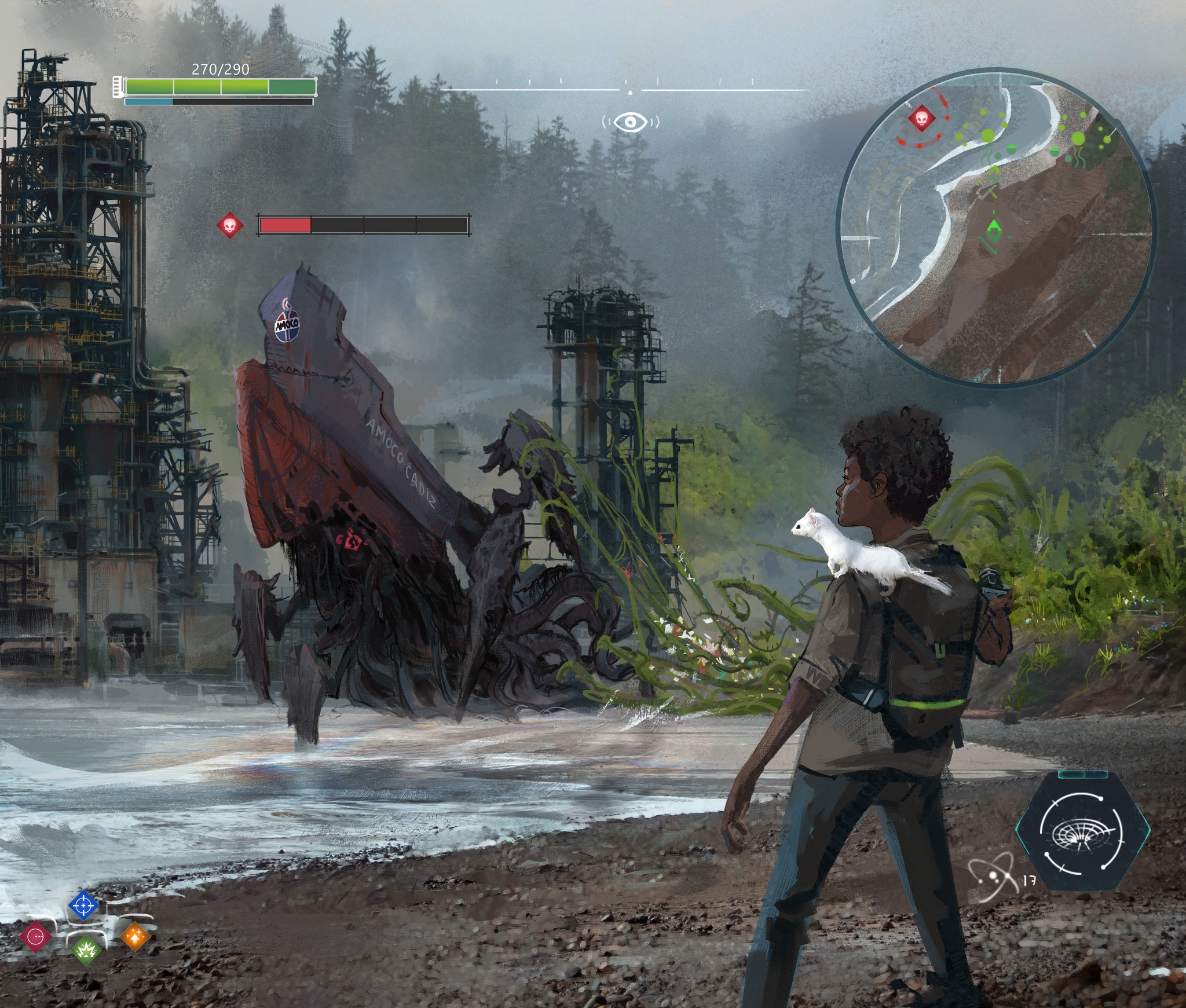
Task: Select the orange sparkle arrow boost ability
Action: coord(135,935)
